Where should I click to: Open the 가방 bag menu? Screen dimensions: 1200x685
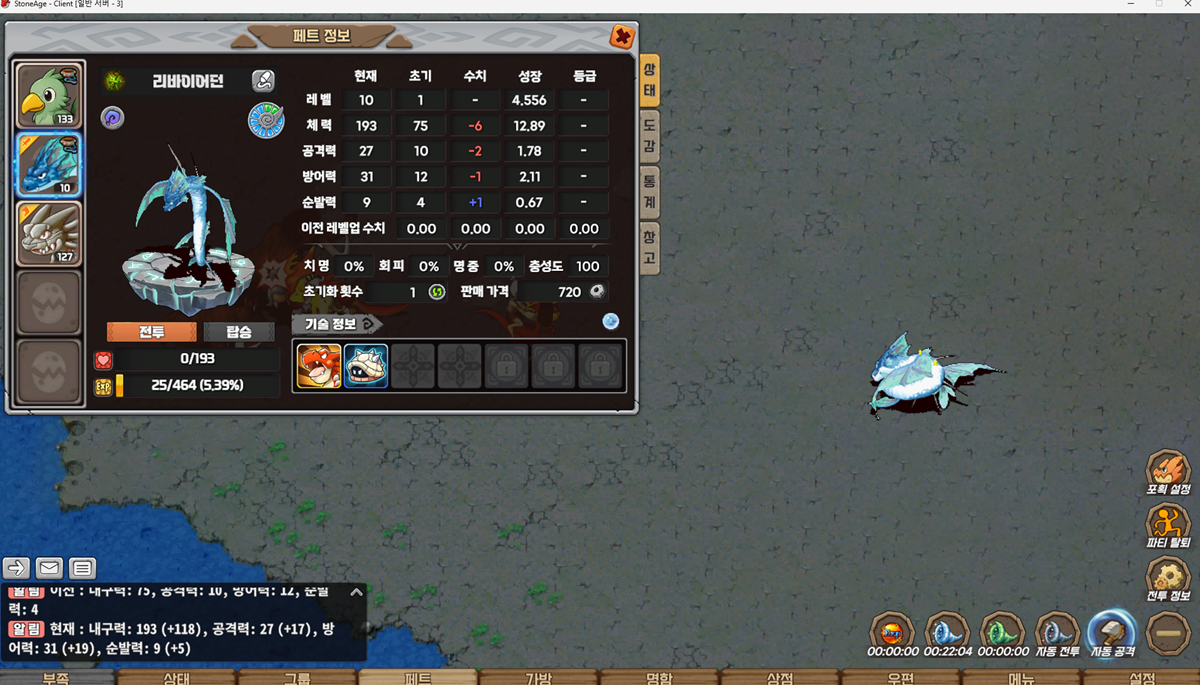[538, 677]
